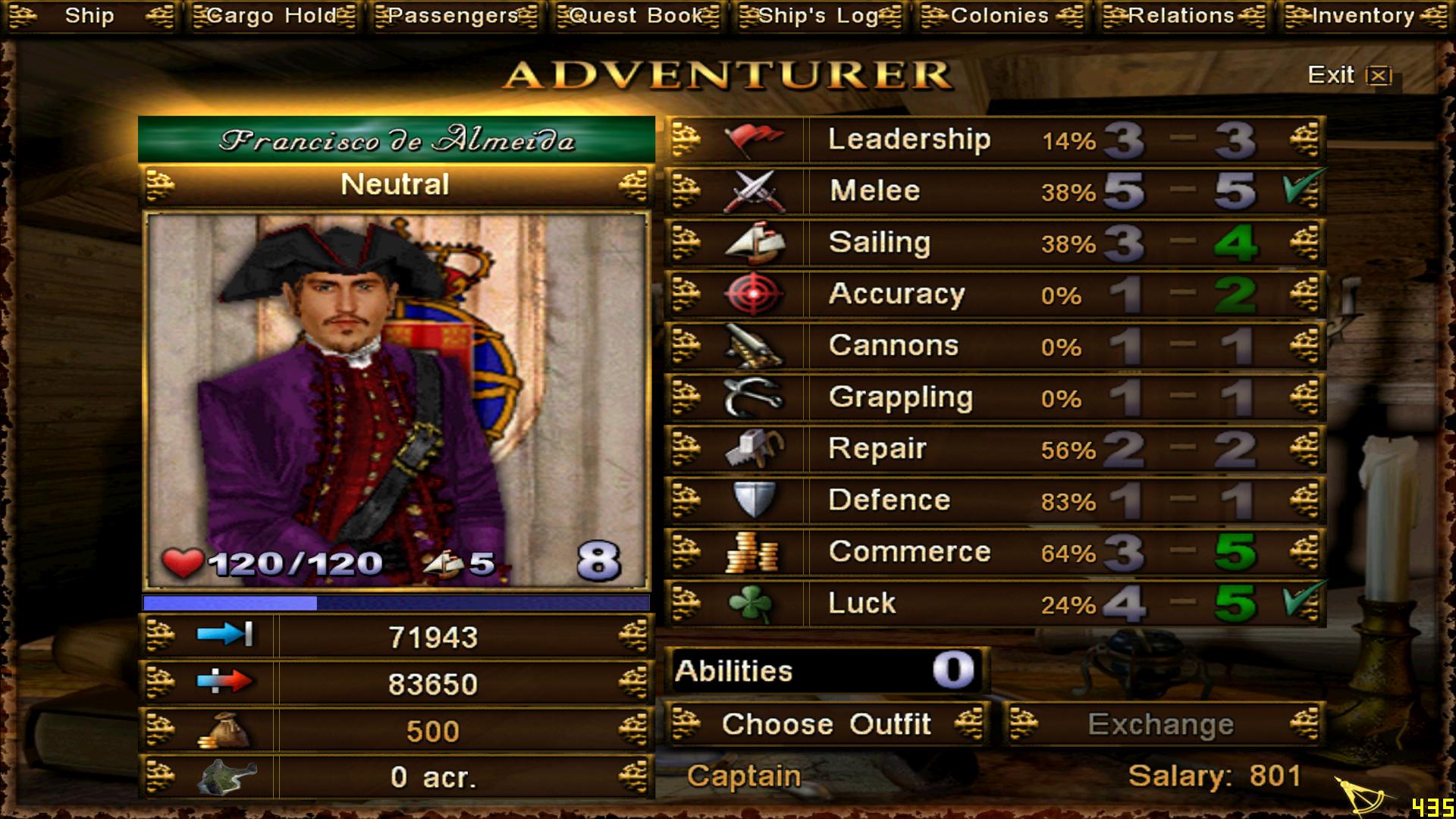Show the Quest Book

point(637,16)
